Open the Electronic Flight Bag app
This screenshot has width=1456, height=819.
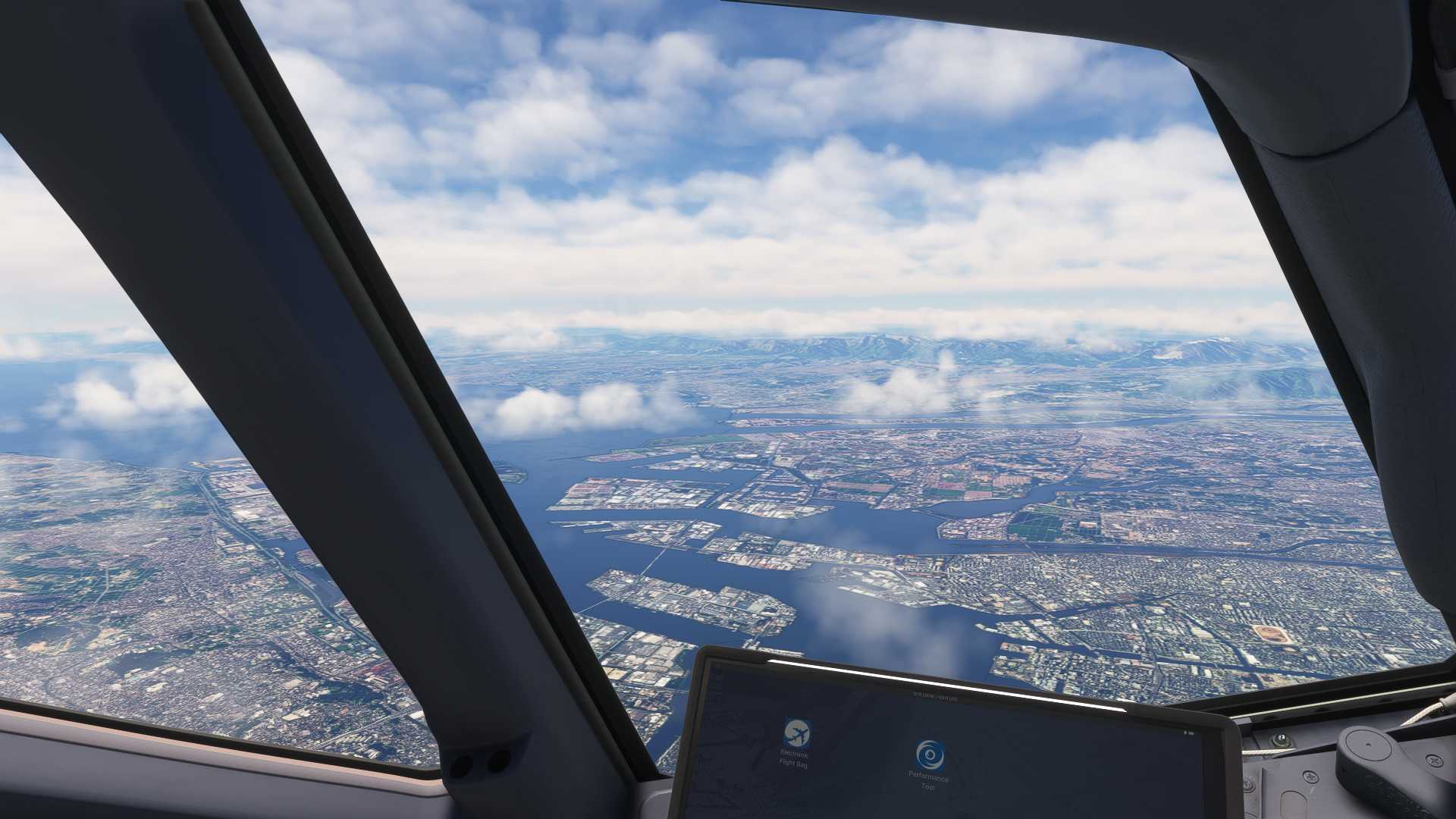click(x=796, y=733)
